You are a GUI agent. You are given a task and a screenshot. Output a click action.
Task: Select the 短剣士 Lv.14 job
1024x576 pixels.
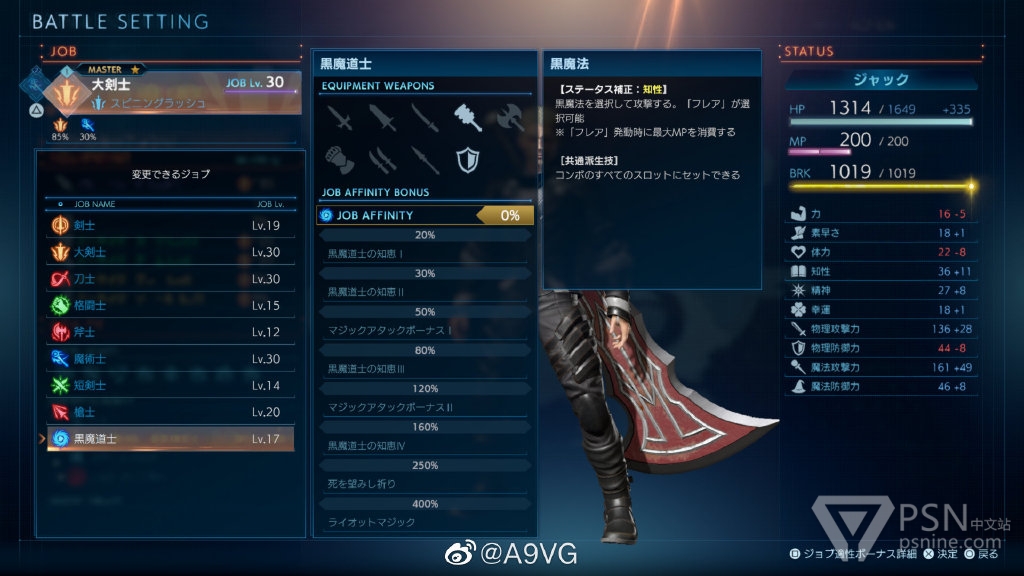pos(170,385)
